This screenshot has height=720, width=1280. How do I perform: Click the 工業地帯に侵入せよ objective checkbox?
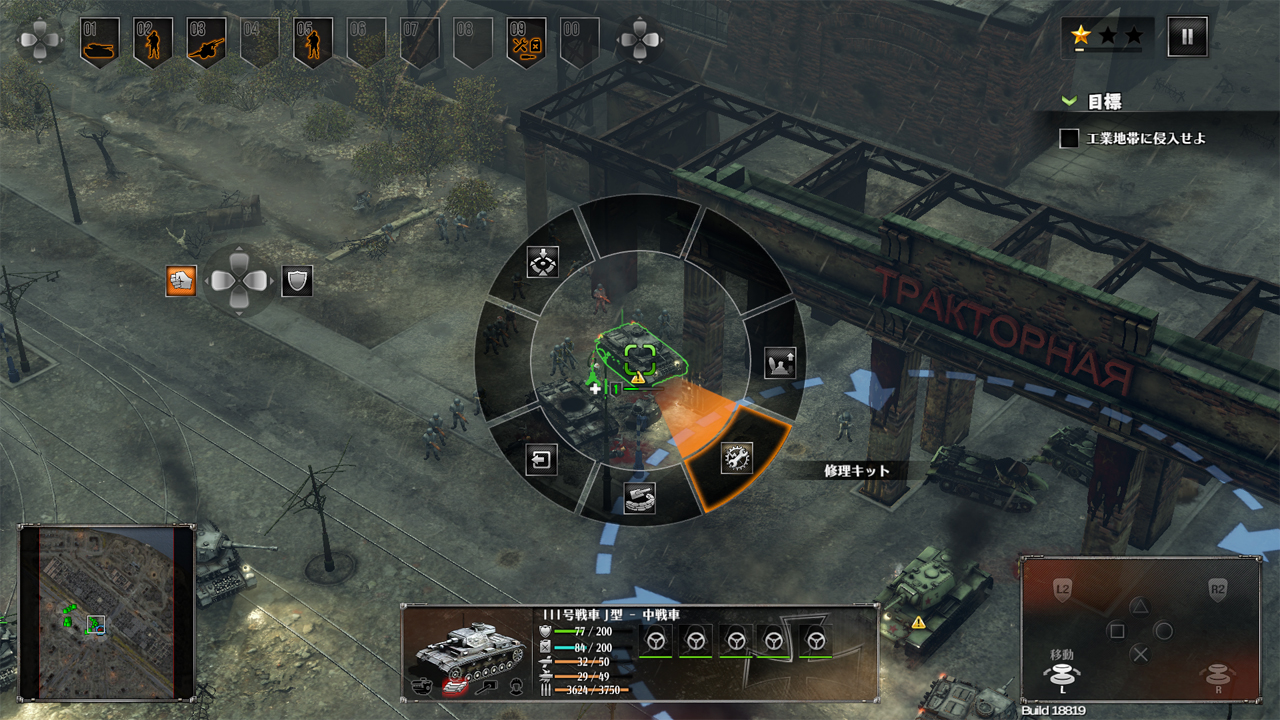(x=1069, y=138)
